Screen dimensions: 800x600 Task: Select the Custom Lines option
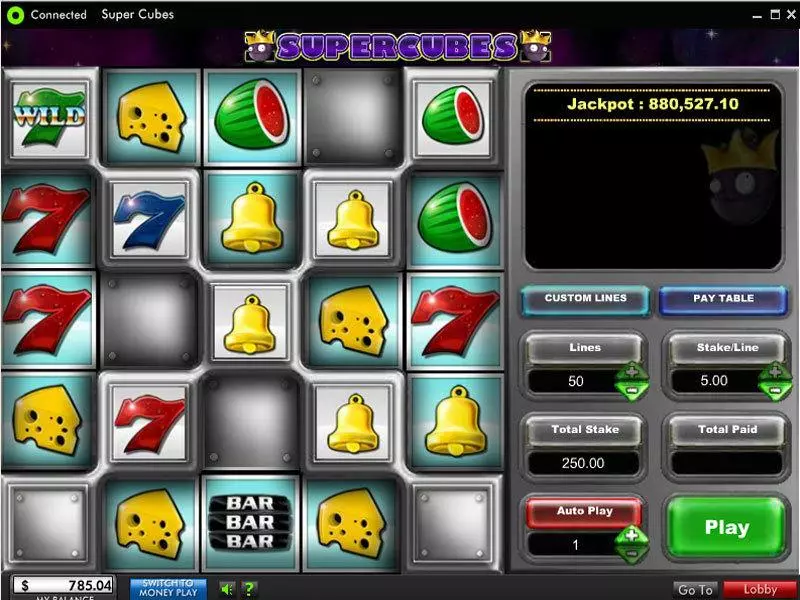click(585, 299)
